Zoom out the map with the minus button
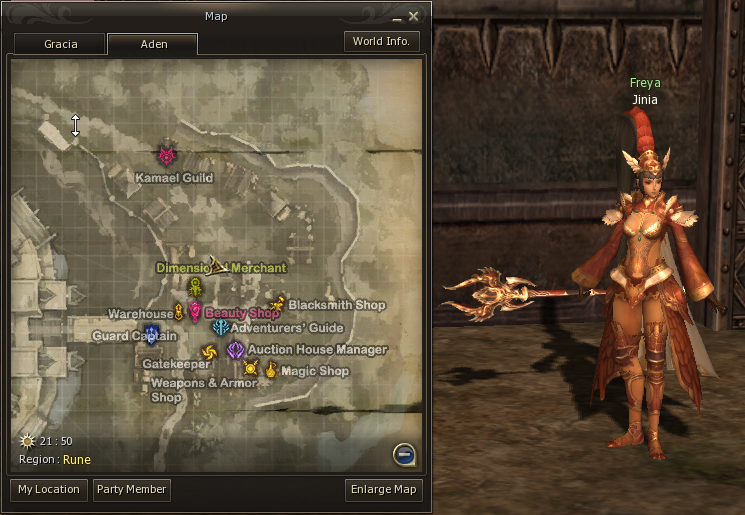745x515 pixels. 404,455
